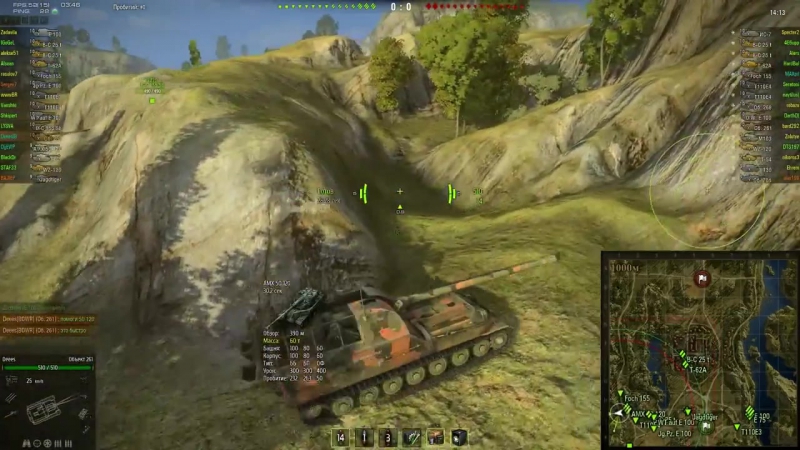The image size is (800, 450).
Task: Select the first shell slot with 14 rounds
Action: pyautogui.click(x=341, y=437)
